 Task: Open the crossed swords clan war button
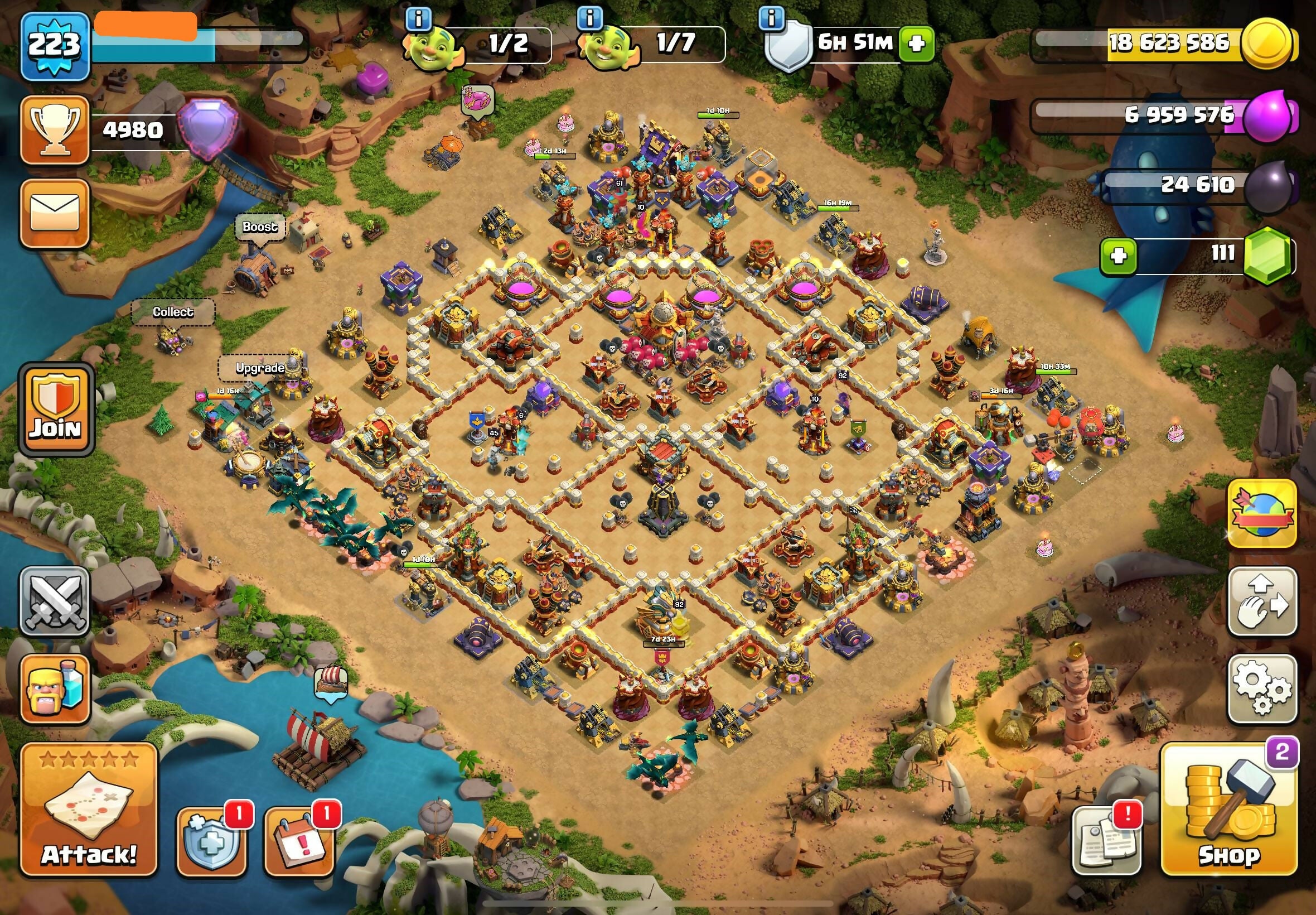pos(55,600)
